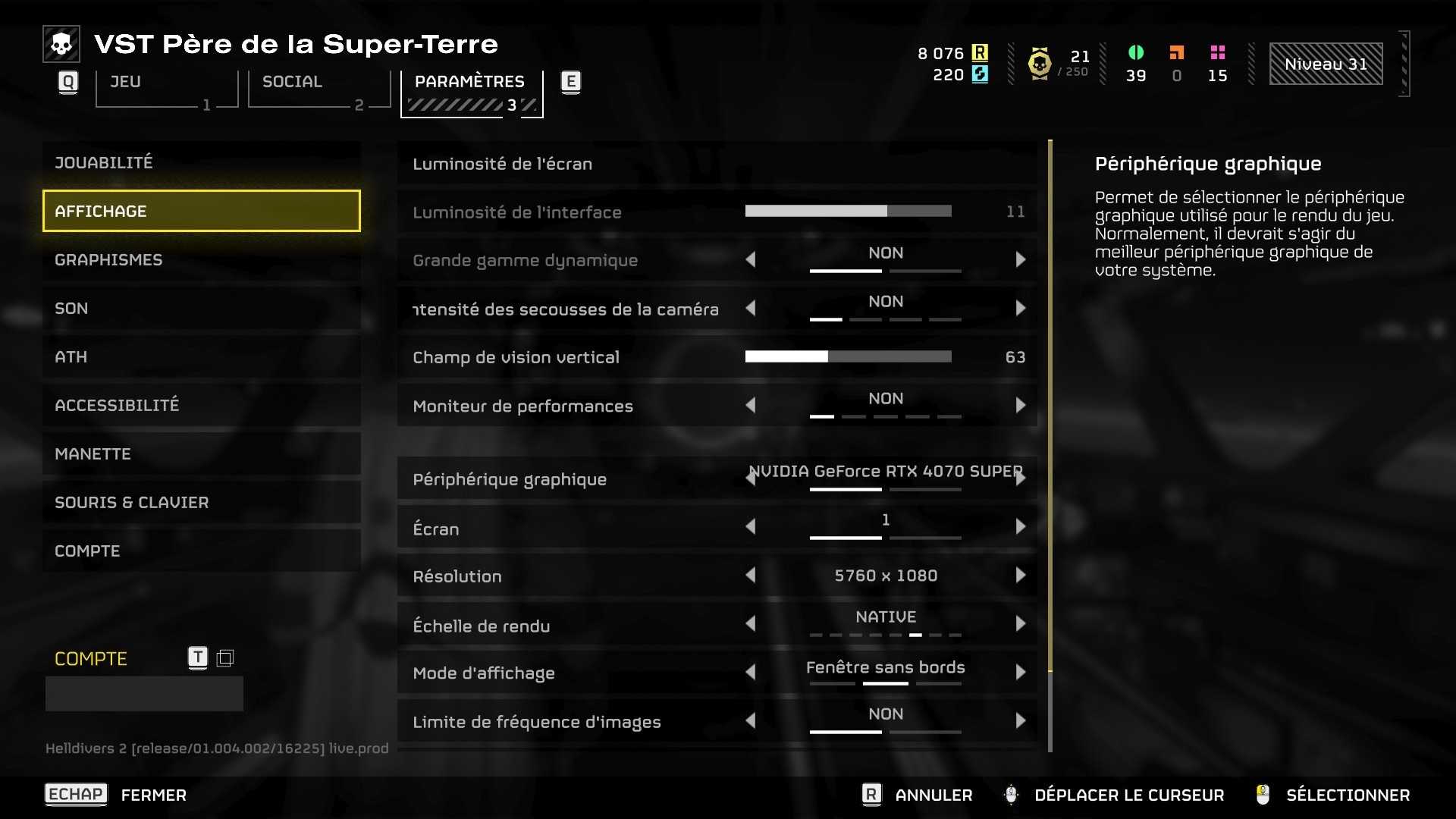The image size is (1456, 819).
Task: Click right arrow for Limite de fréquence d'images
Action: [x=1021, y=720]
